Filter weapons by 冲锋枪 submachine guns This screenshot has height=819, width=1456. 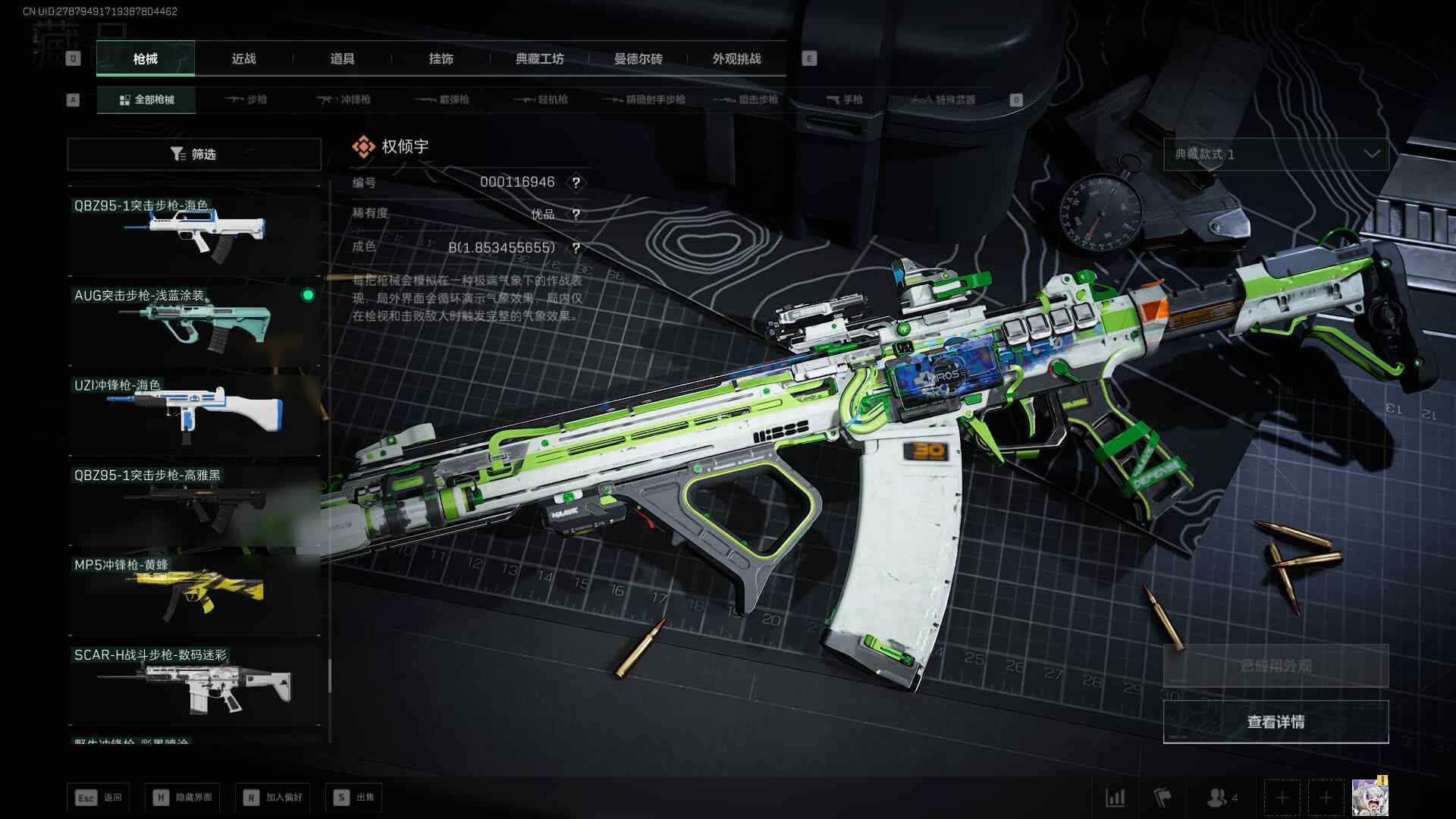tap(344, 99)
